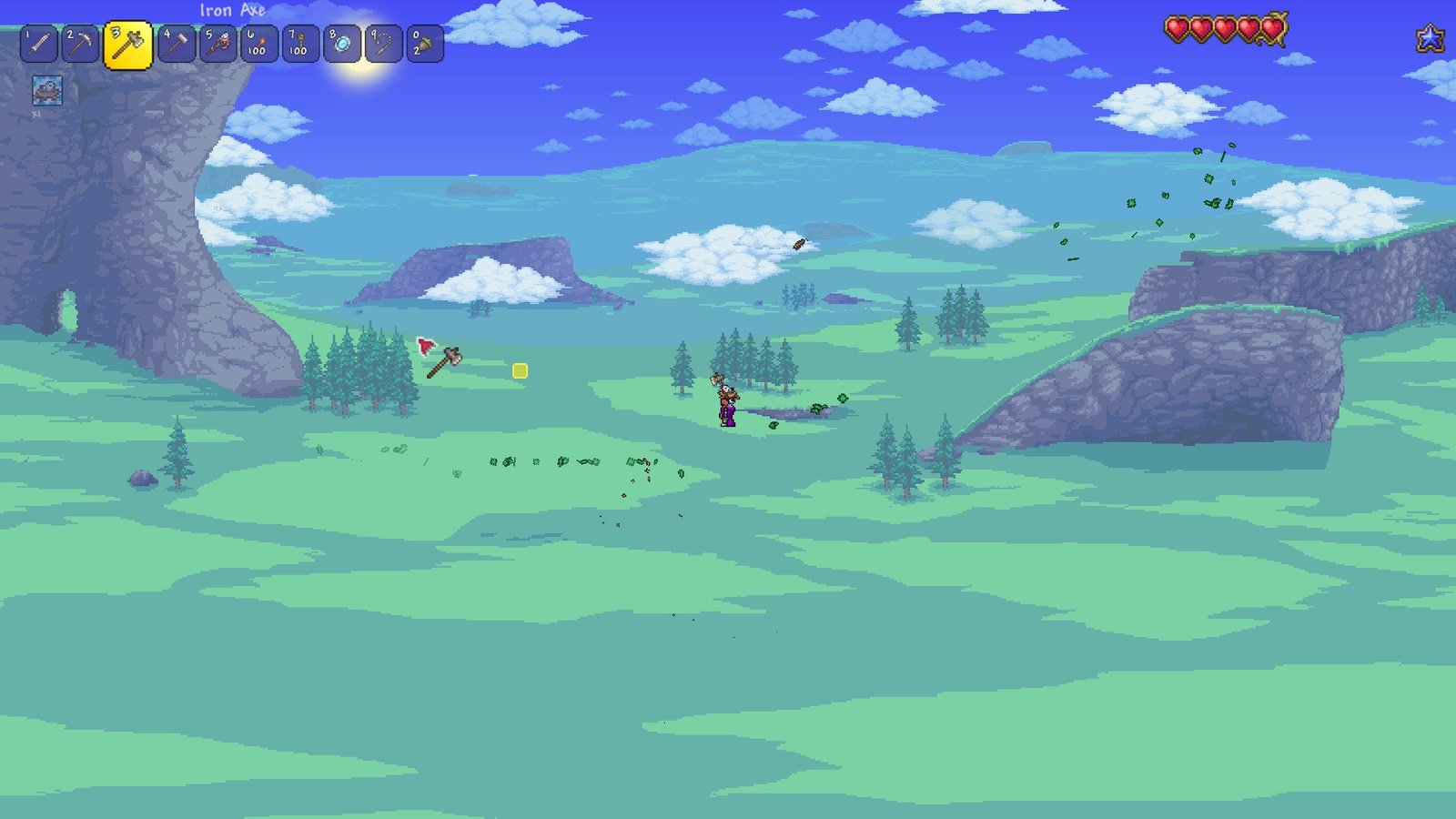Click the mana star in the top right corner
Viewport: 1456px width, 819px height.
pos(1431,38)
